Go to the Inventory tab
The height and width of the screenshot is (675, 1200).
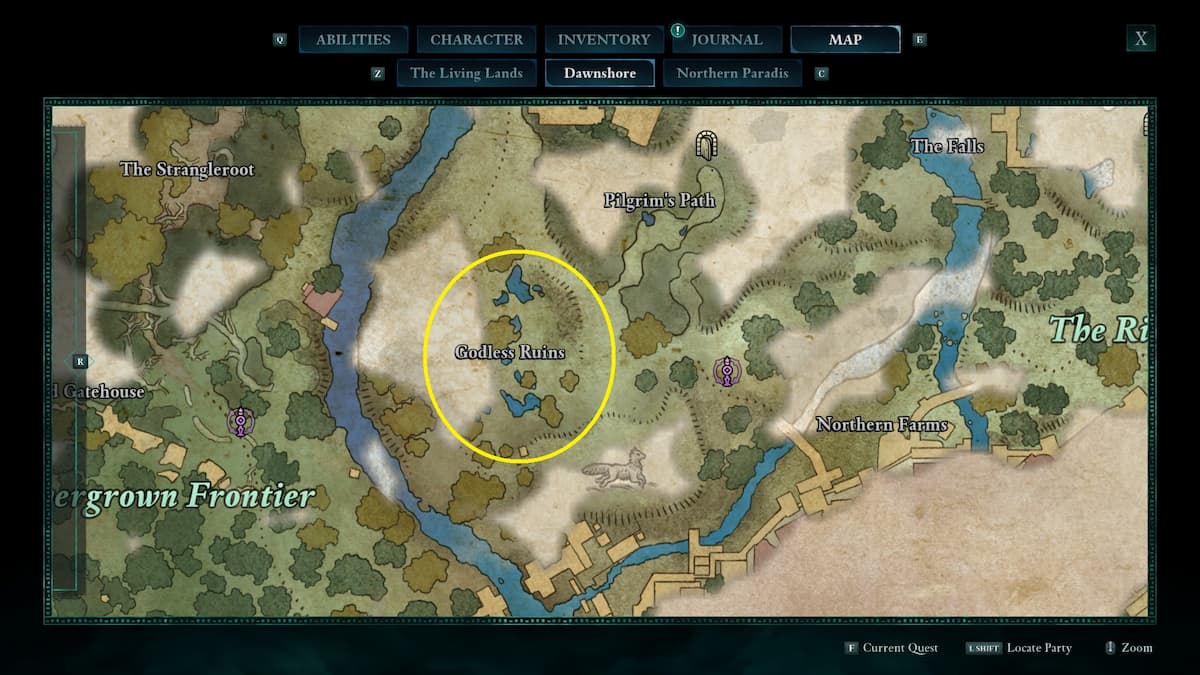click(x=603, y=40)
